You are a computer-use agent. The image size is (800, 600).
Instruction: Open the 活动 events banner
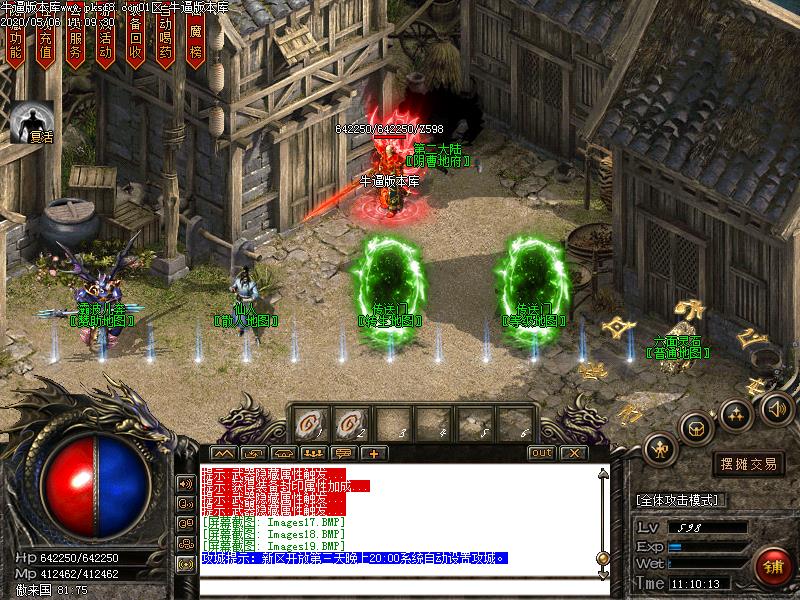tap(106, 42)
